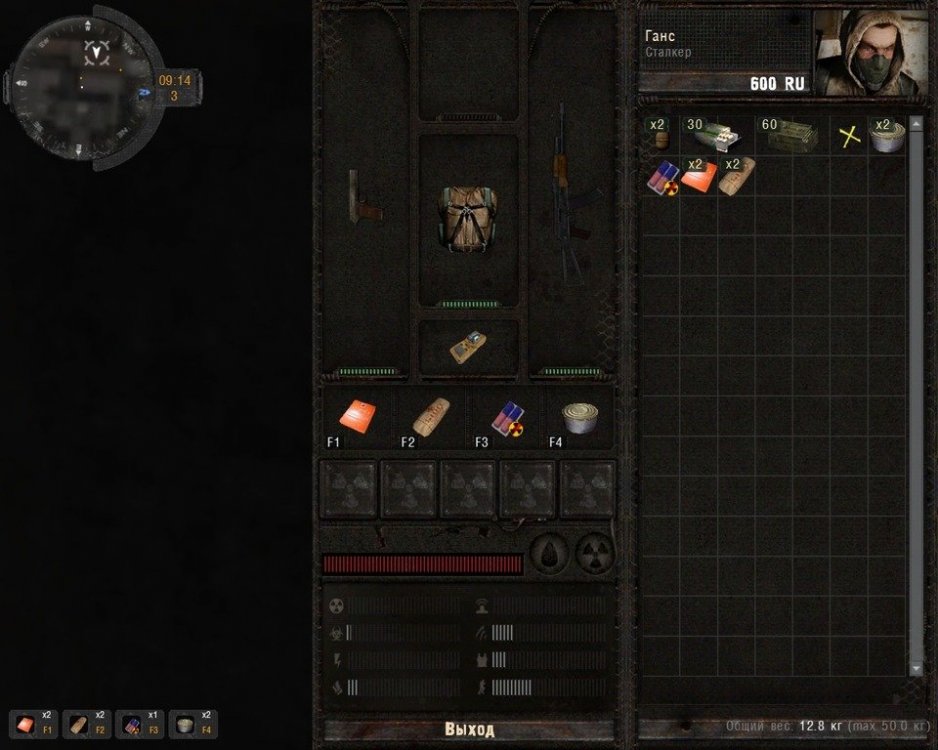Choose the F4 canned food quick slot
The height and width of the screenshot is (750, 938).
pyautogui.click(x=577, y=417)
